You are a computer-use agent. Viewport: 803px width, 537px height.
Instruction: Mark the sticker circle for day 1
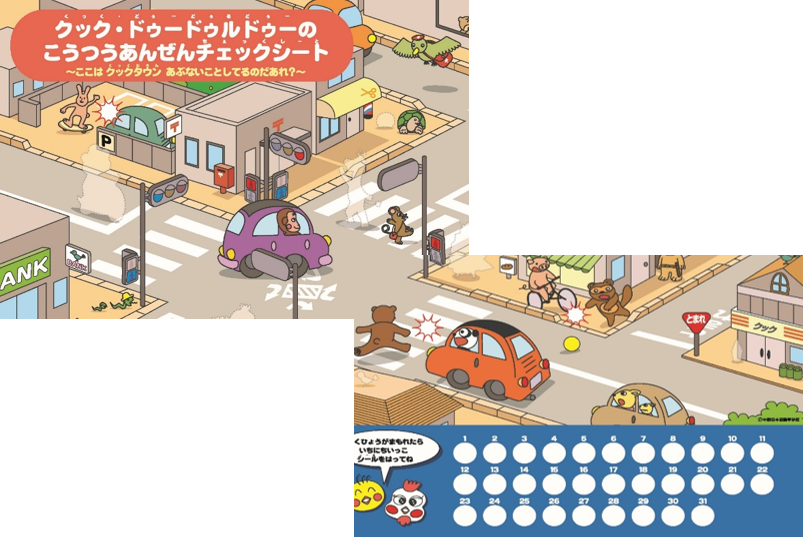coord(465,454)
